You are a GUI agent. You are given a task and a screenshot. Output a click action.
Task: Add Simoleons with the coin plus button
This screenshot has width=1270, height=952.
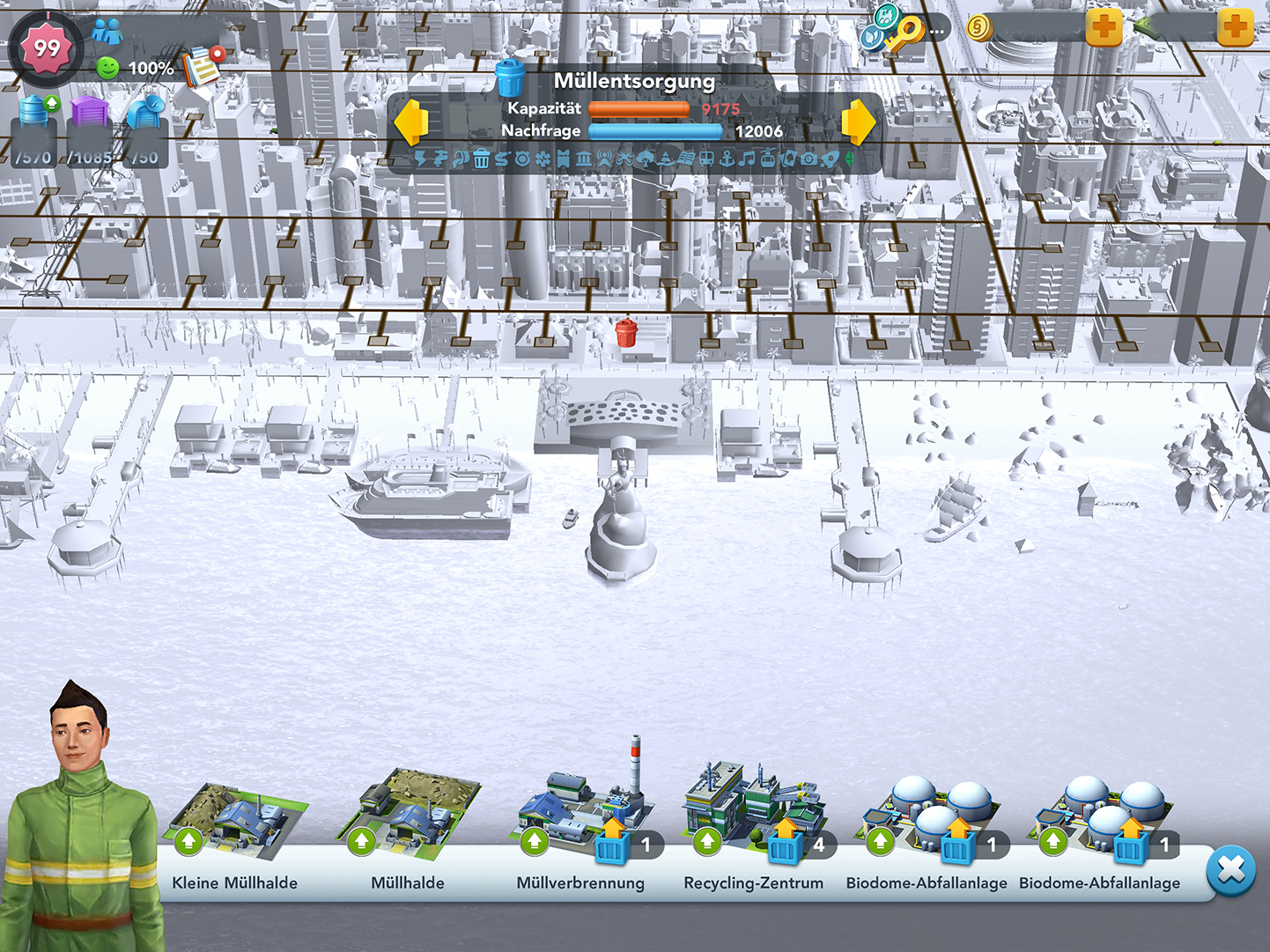coord(1104,28)
